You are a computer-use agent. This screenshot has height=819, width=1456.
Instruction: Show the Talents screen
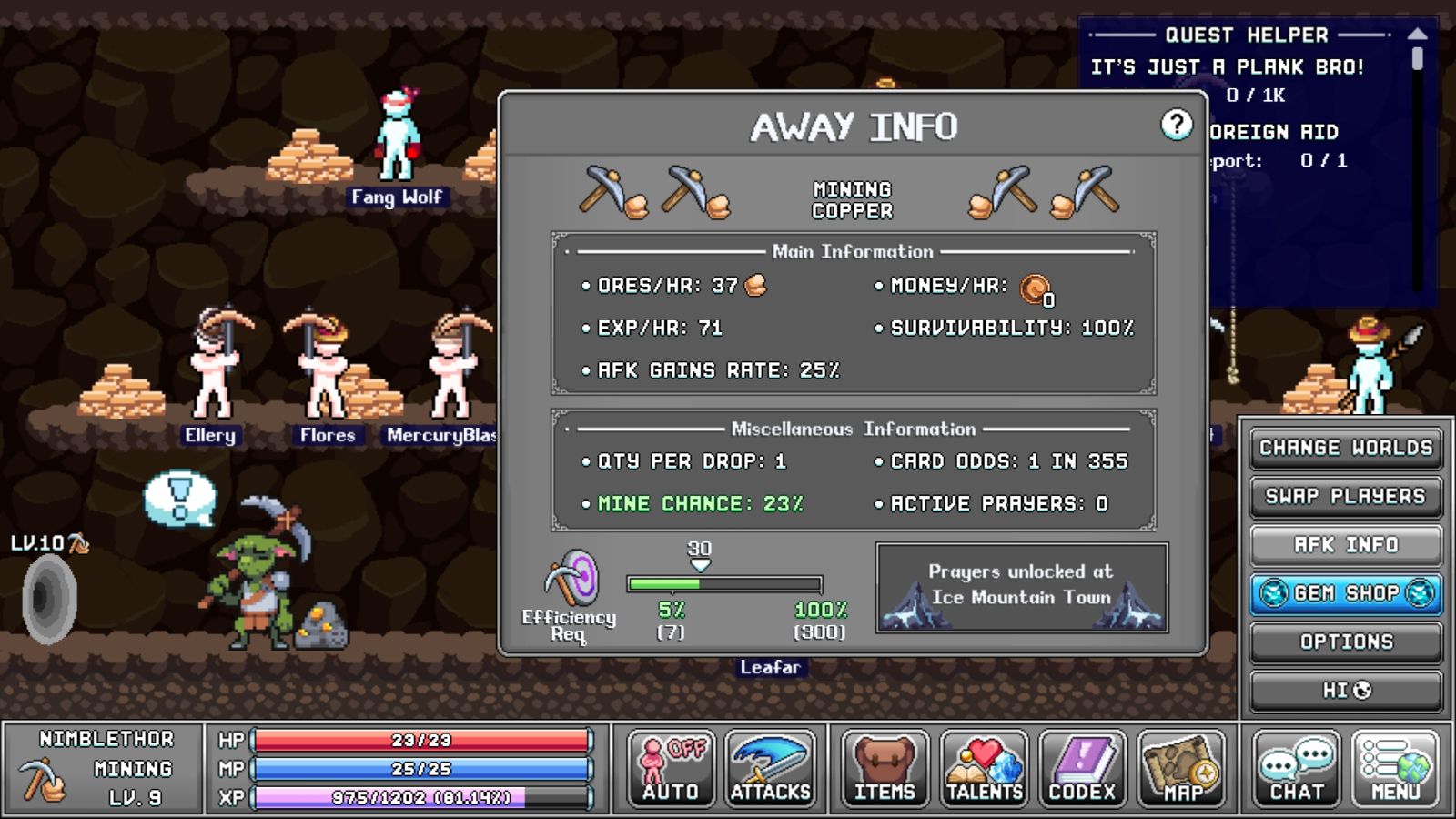click(x=984, y=770)
